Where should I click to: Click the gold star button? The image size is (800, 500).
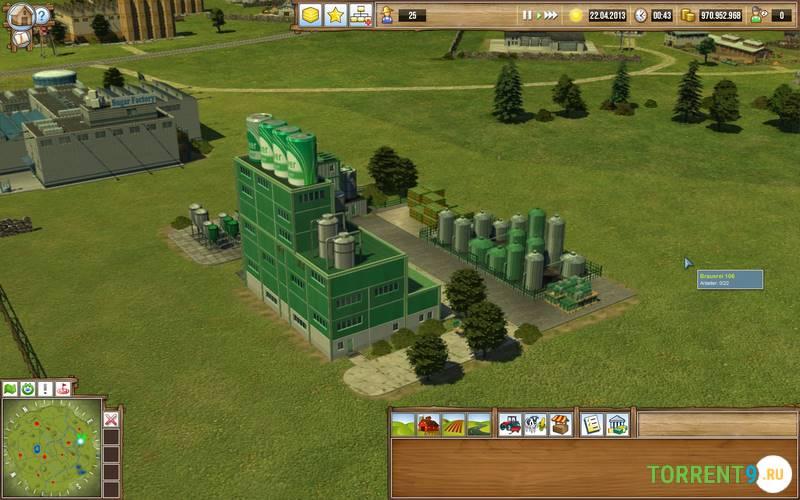pos(336,15)
